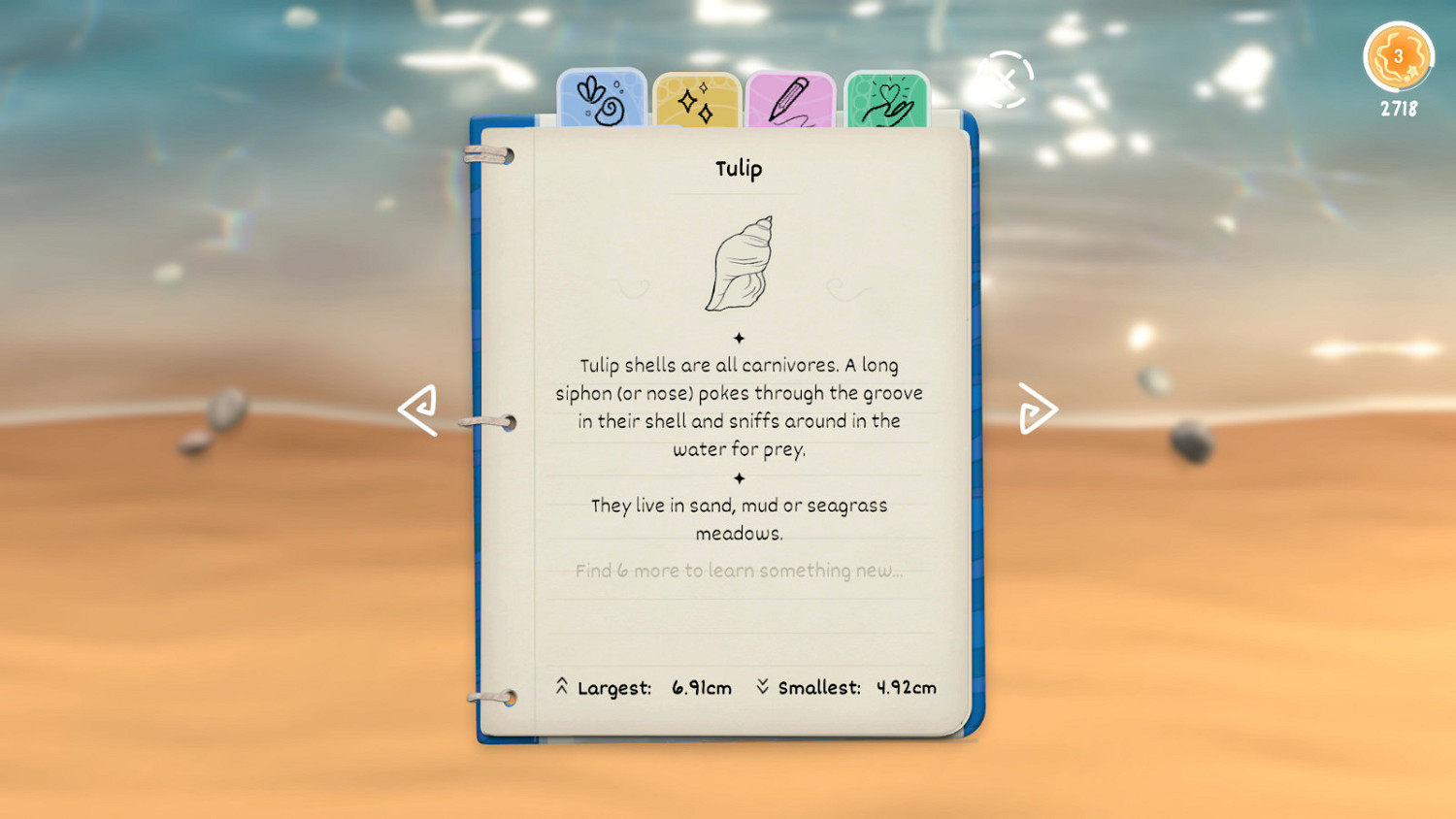Open the shells collection tab

coord(601,97)
